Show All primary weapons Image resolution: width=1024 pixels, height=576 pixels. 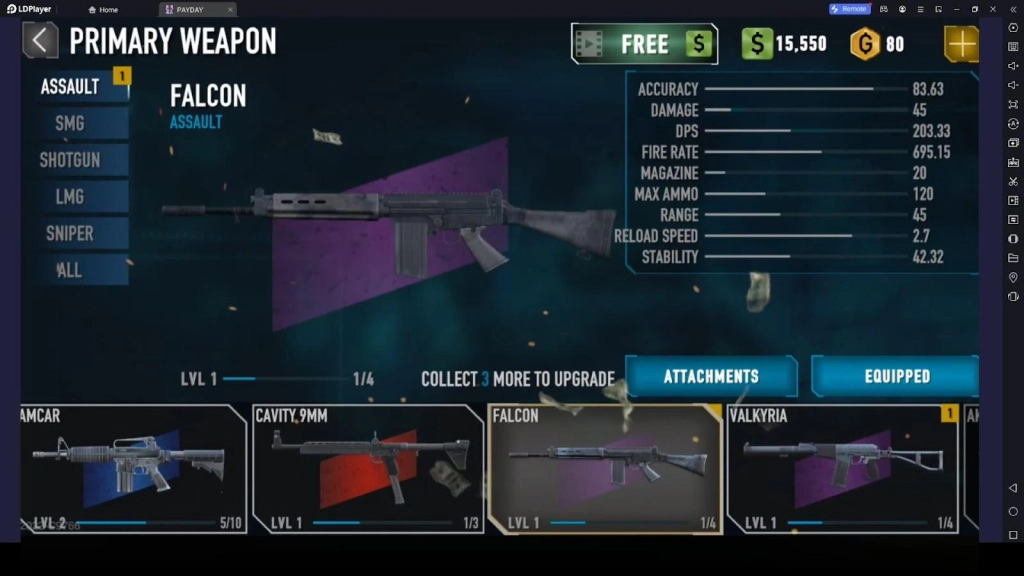[72, 270]
